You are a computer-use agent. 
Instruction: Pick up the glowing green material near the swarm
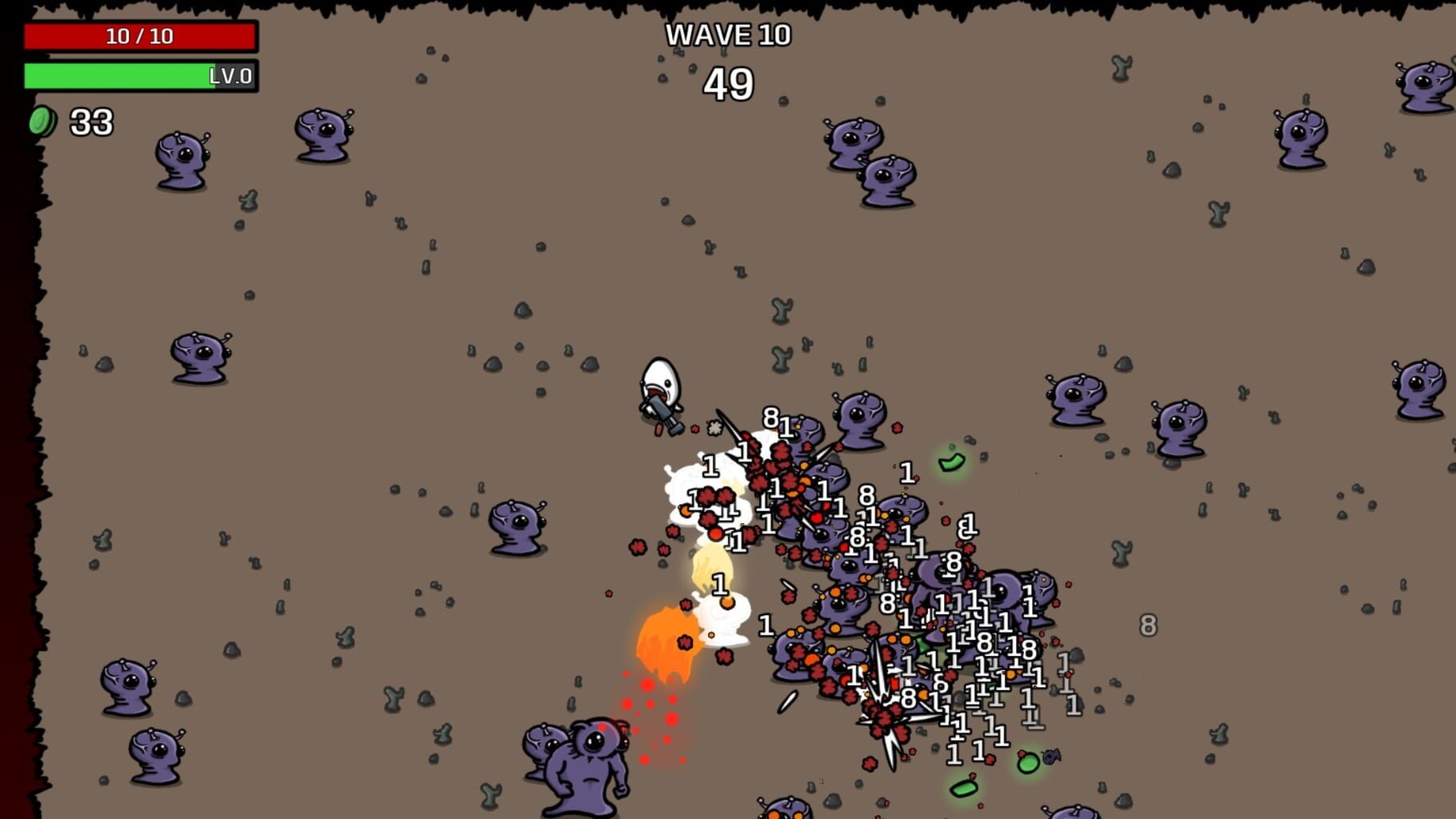click(950, 462)
